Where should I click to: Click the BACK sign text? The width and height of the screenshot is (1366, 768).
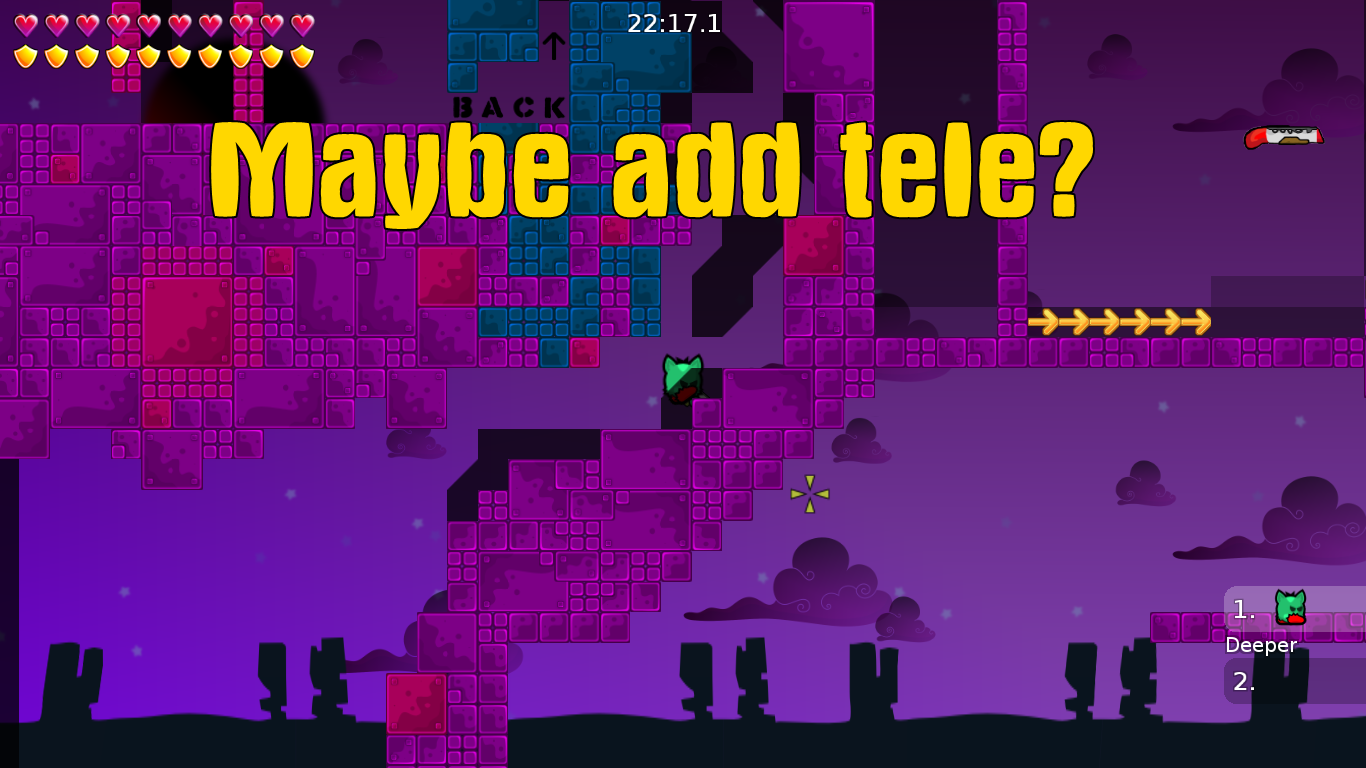[x=508, y=105]
